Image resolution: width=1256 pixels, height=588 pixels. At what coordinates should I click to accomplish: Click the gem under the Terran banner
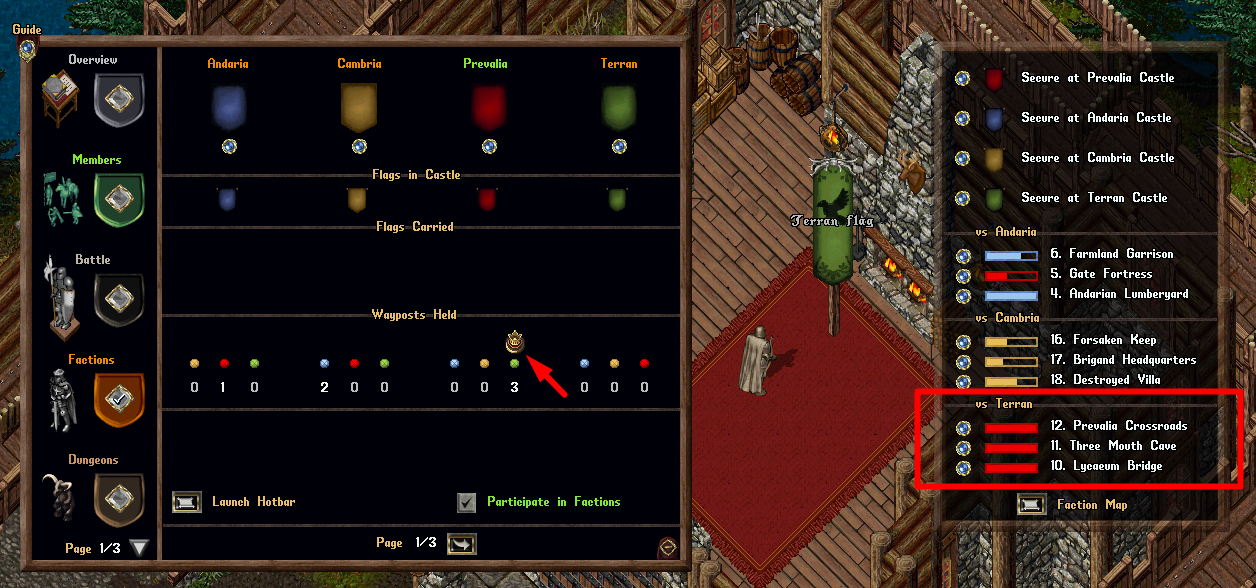tap(619, 146)
